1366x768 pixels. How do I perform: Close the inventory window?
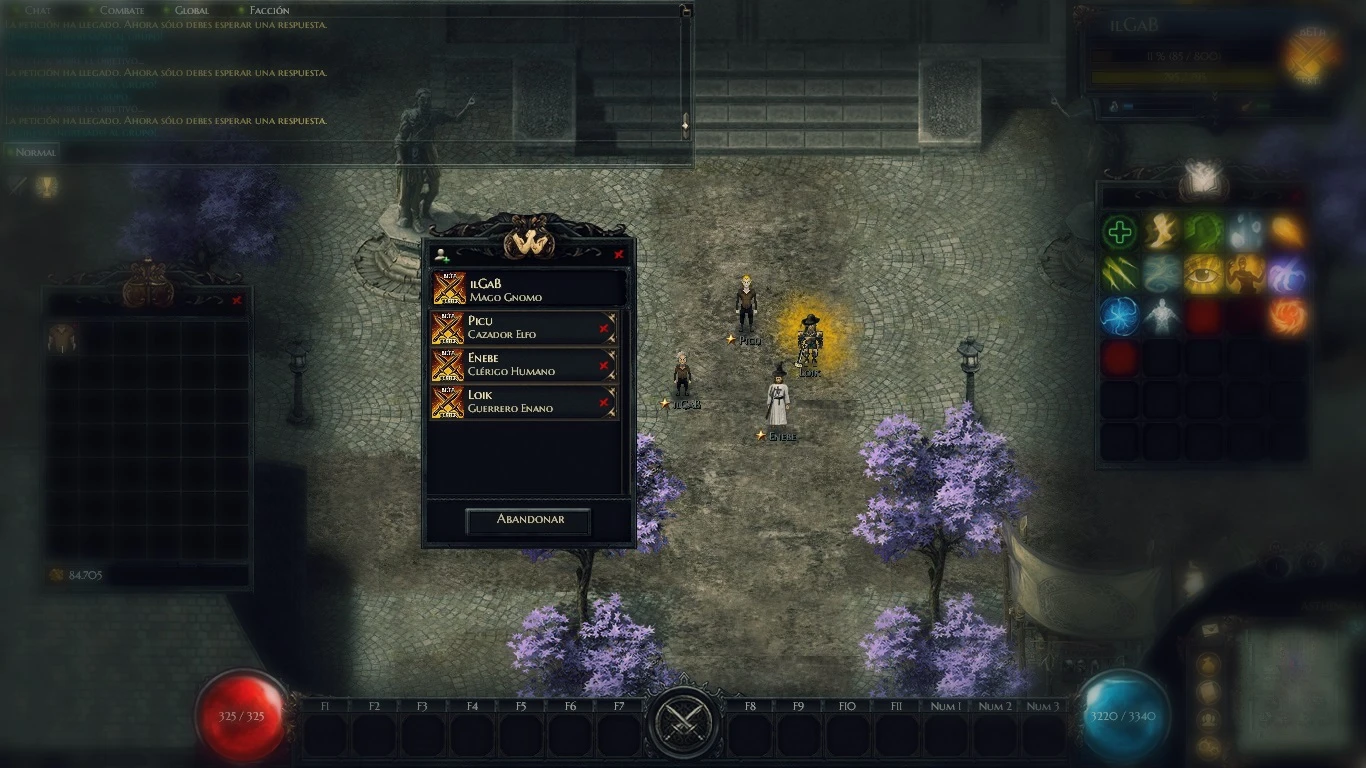pyautogui.click(x=237, y=300)
